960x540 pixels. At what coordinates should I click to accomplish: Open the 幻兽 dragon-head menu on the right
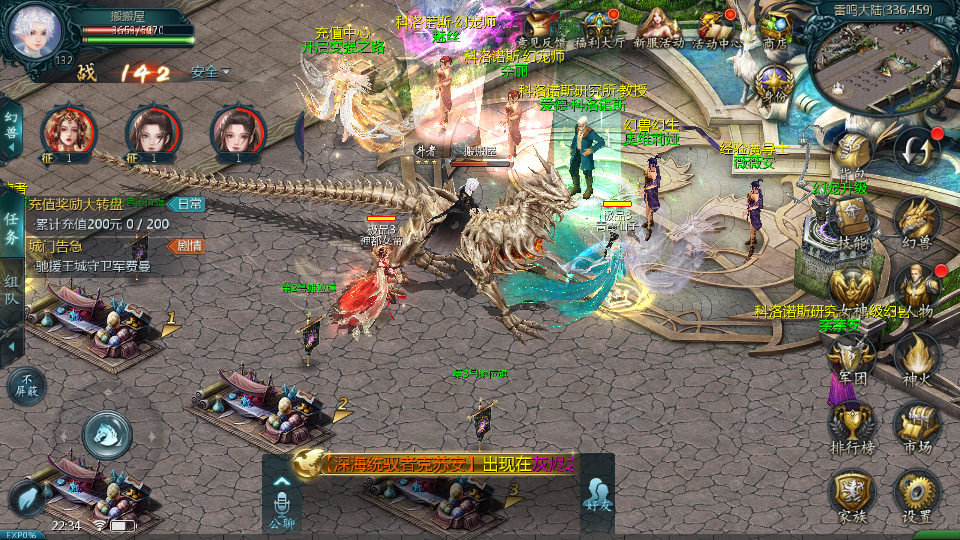click(915, 220)
